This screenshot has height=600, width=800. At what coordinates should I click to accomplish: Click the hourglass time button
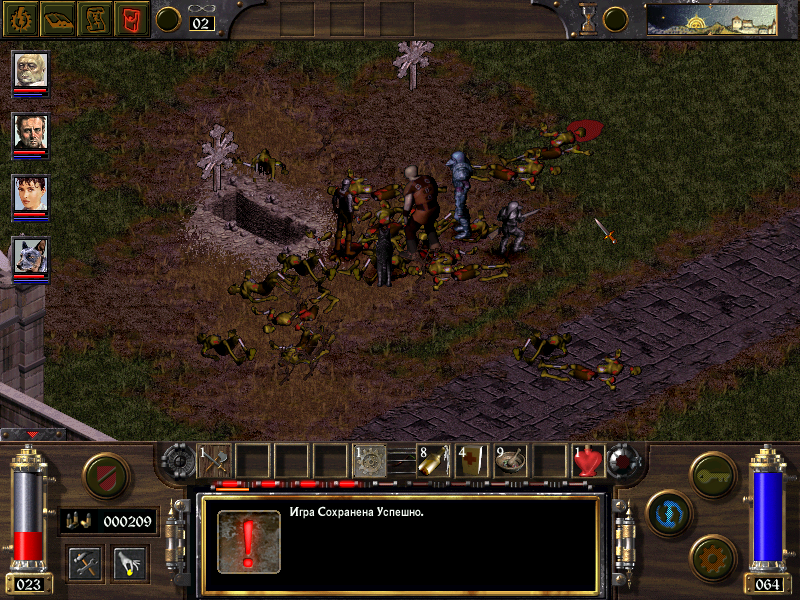click(588, 18)
